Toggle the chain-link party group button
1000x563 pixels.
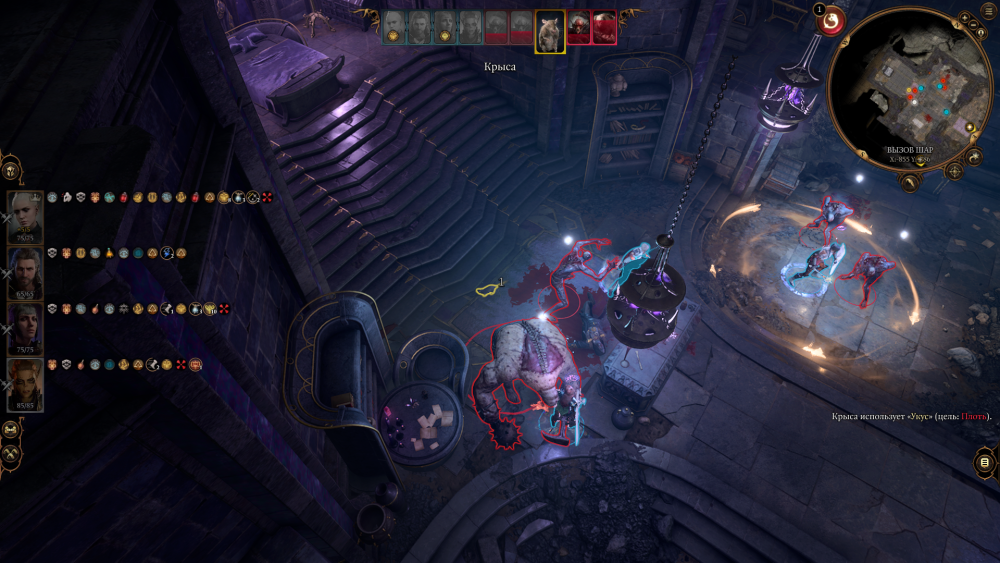tap(11, 430)
